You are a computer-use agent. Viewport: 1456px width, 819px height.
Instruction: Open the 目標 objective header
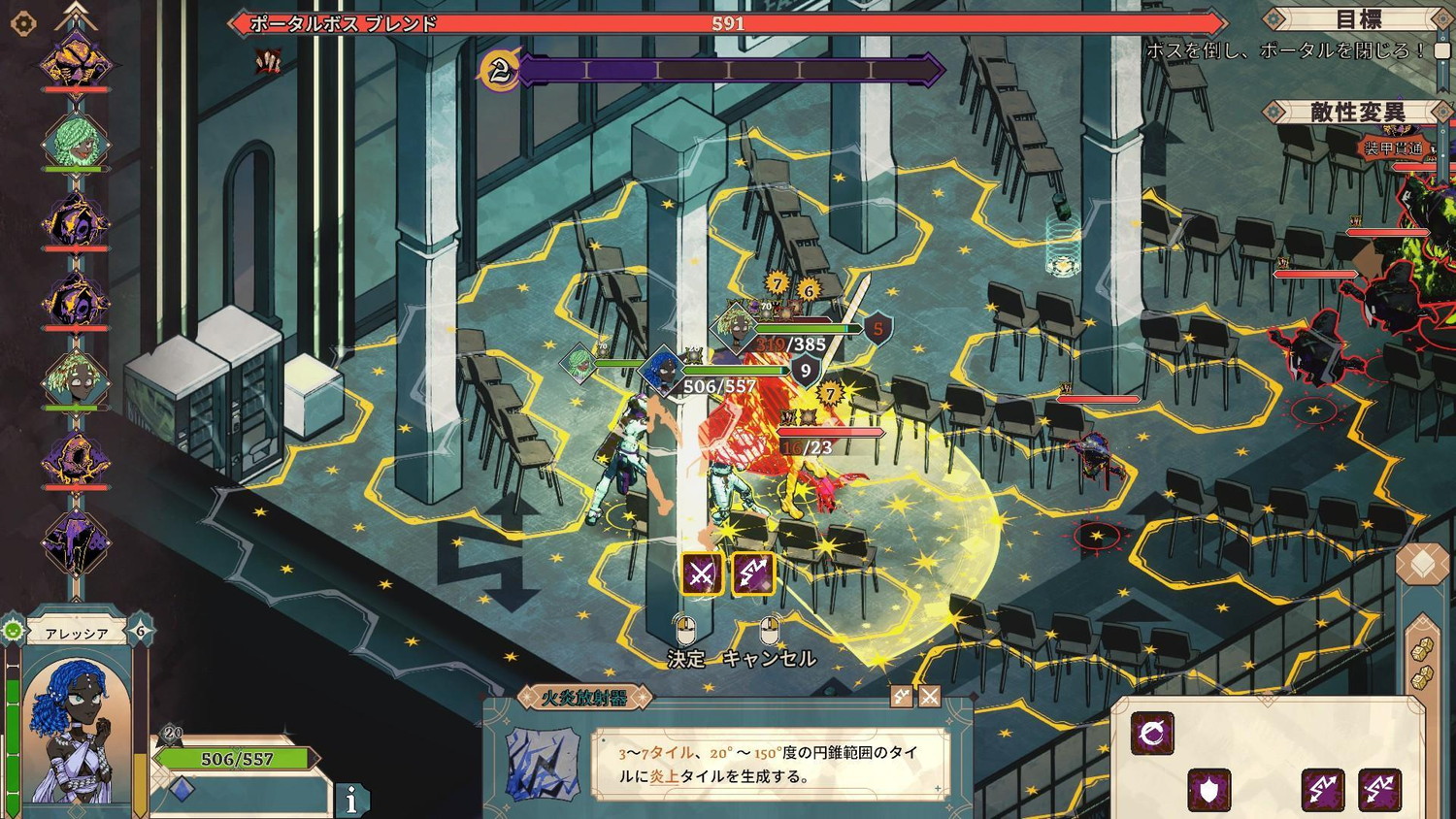1358,19
